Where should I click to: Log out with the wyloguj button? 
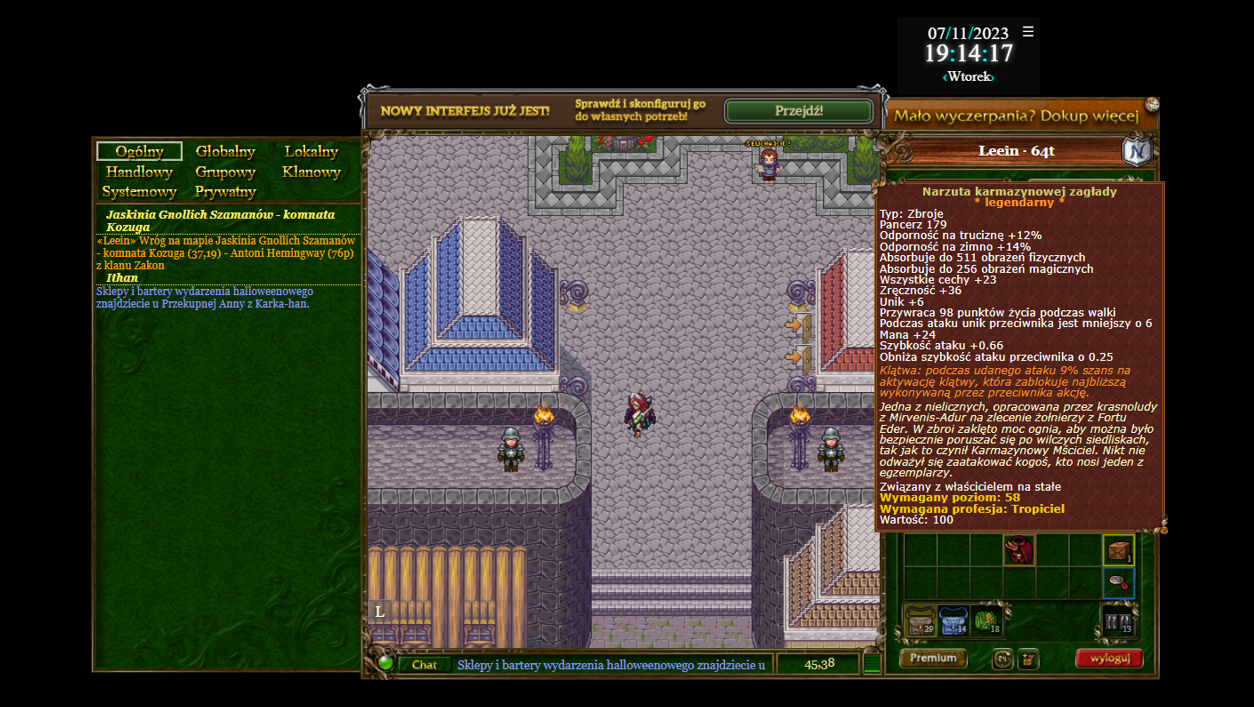pyautogui.click(x=1109, y=658)
